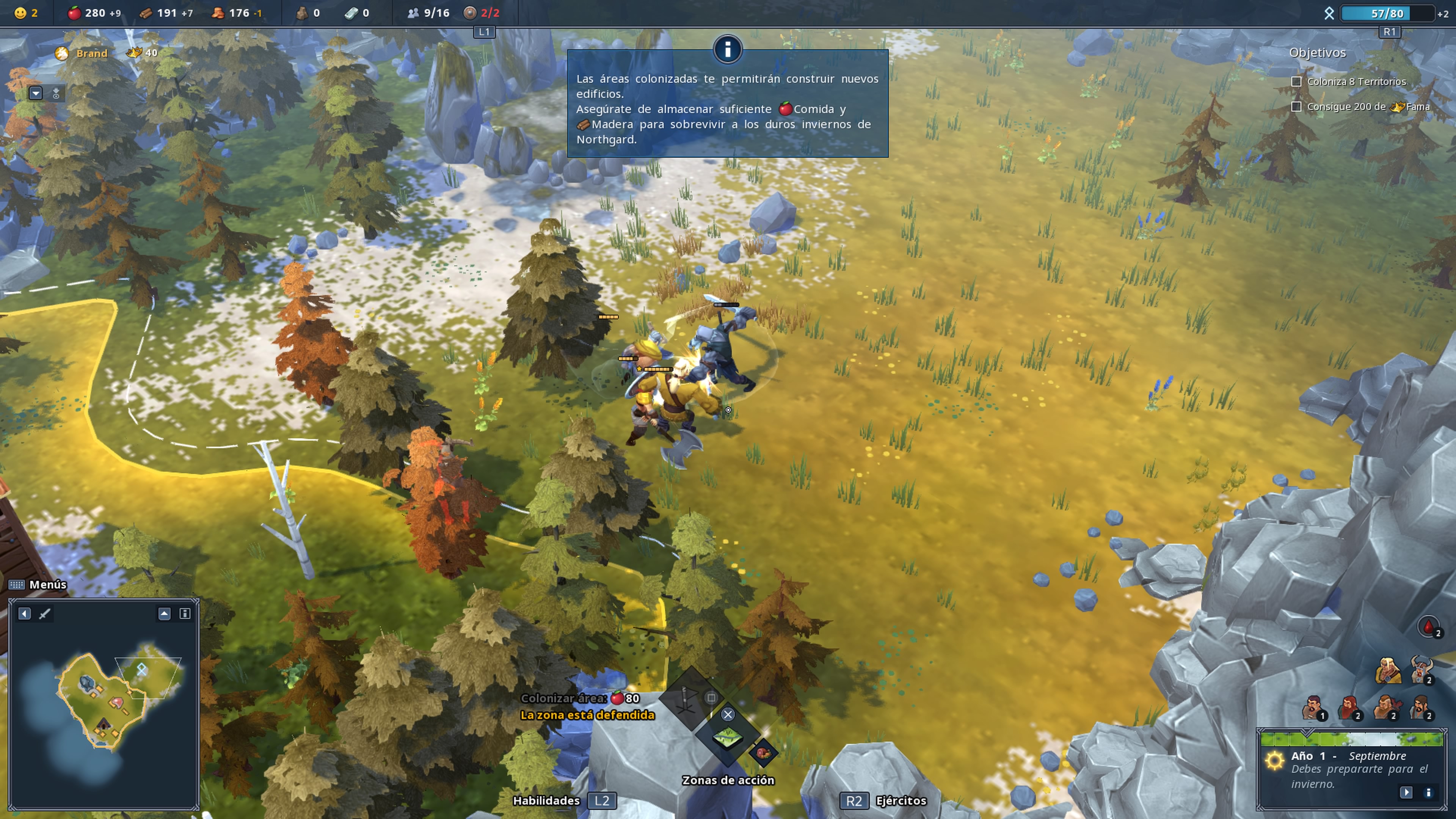Click the calendar play speed button

[1406, 792]
